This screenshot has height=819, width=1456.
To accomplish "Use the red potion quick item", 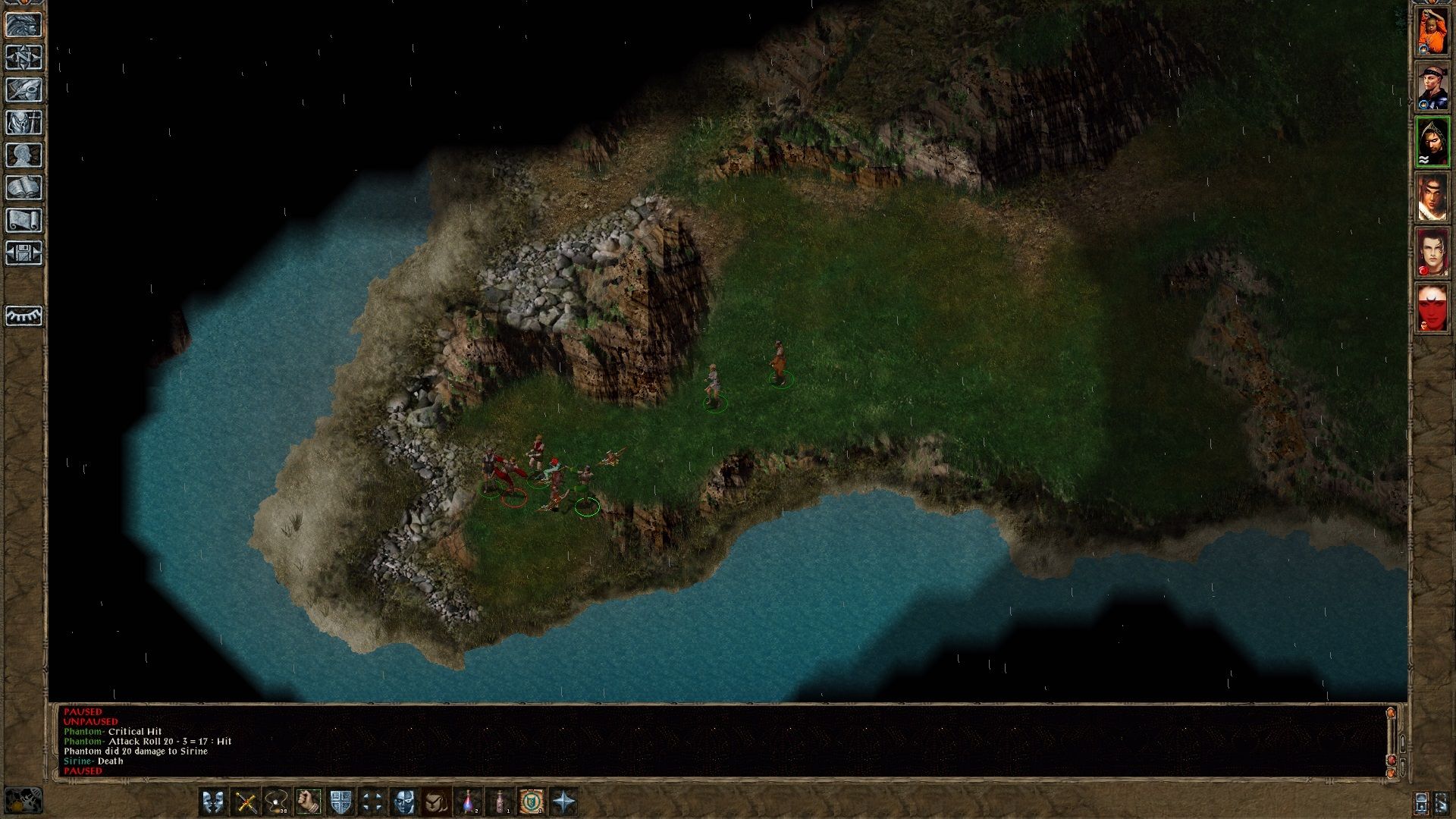I will tap(468, 802).
